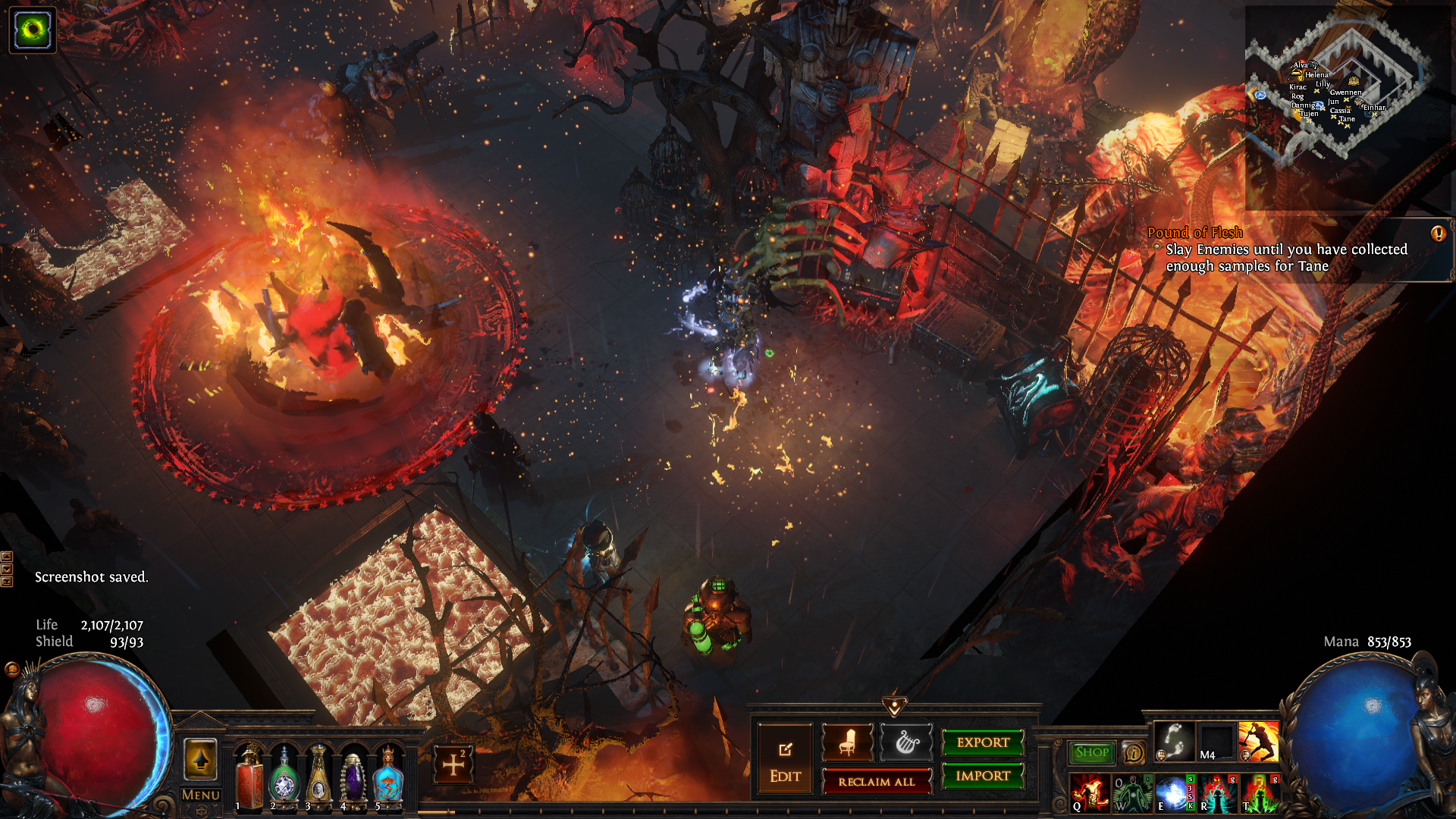Collapse the hideout panel with the arrow tab
The width and height of the screenshot is (1456, 819).
pos(895,707)
